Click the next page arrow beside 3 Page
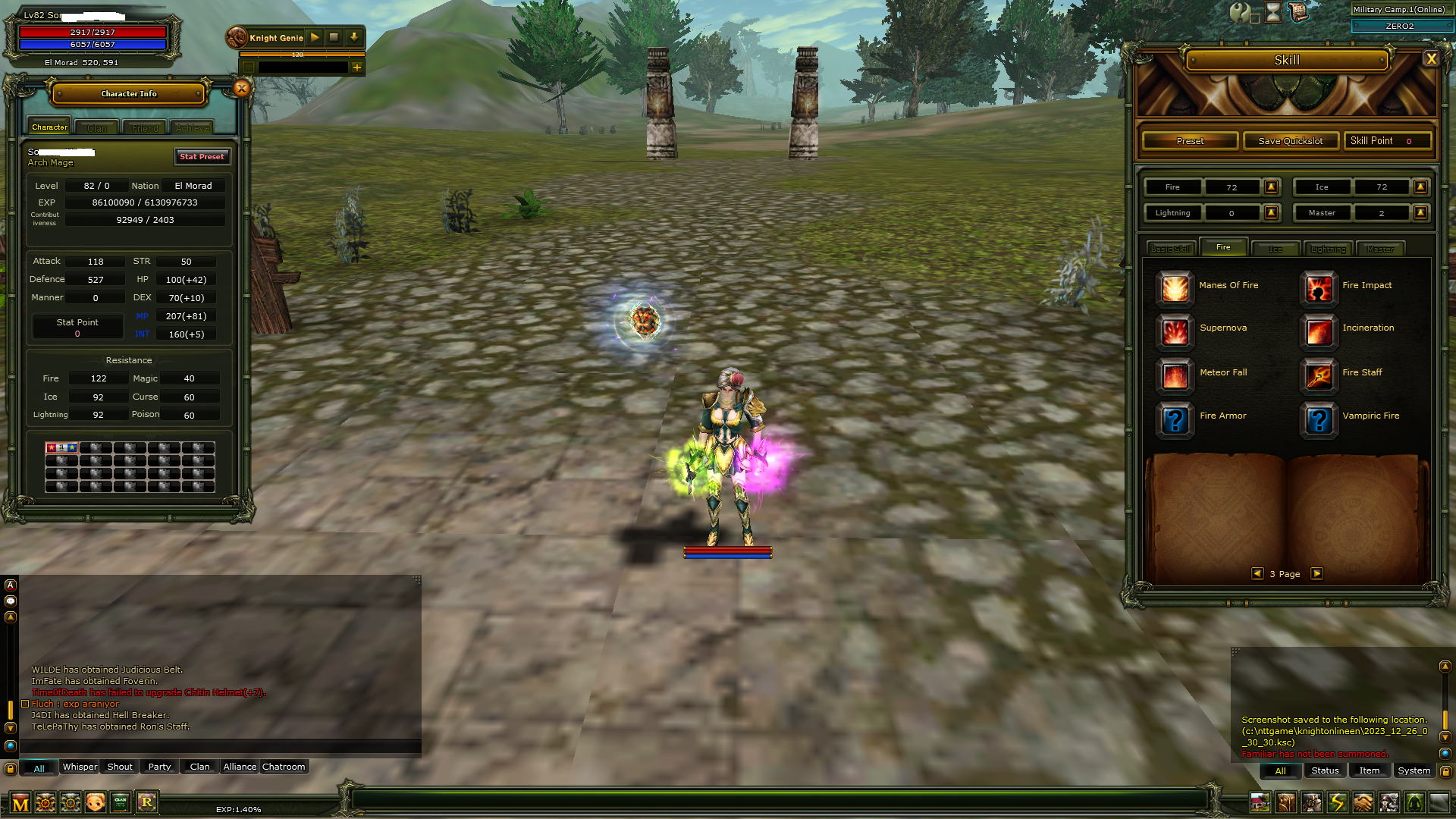The height and width of the screenshot is (819, 1456). [x=1317, y=574]
